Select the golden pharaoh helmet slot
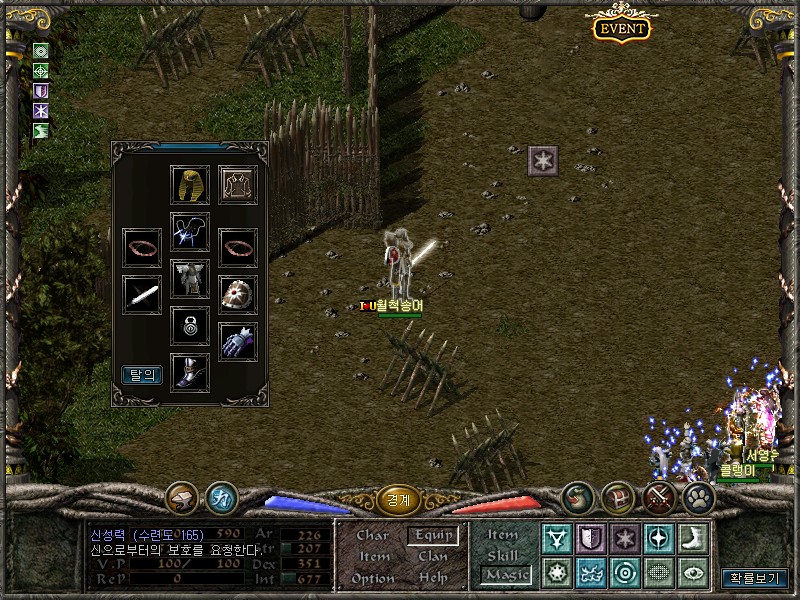The width and height of the screenshot is (800, 600). (189, 185)
